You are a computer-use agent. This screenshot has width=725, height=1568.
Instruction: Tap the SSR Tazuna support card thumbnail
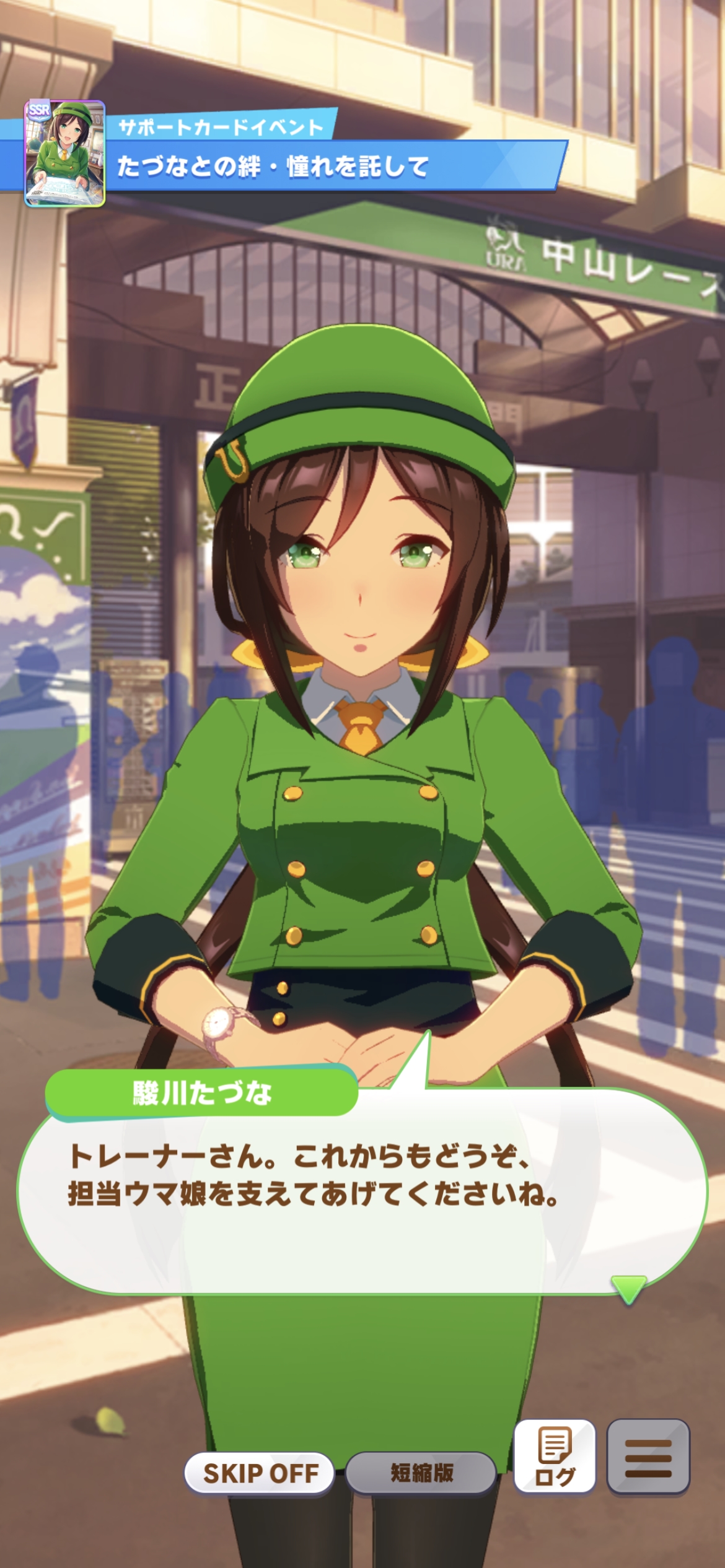pos(64,153)
